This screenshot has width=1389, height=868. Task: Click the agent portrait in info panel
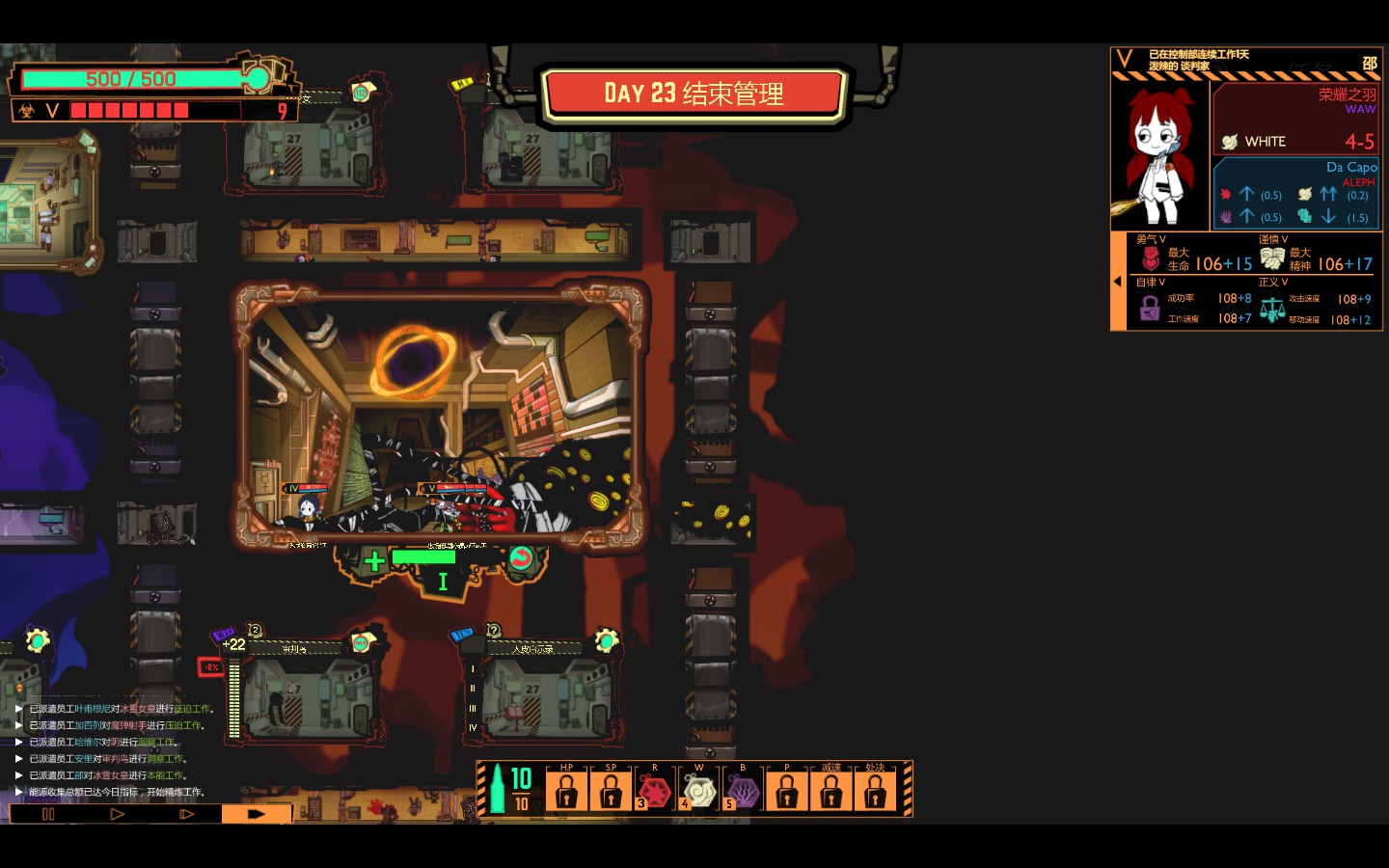coord(1159,154)
